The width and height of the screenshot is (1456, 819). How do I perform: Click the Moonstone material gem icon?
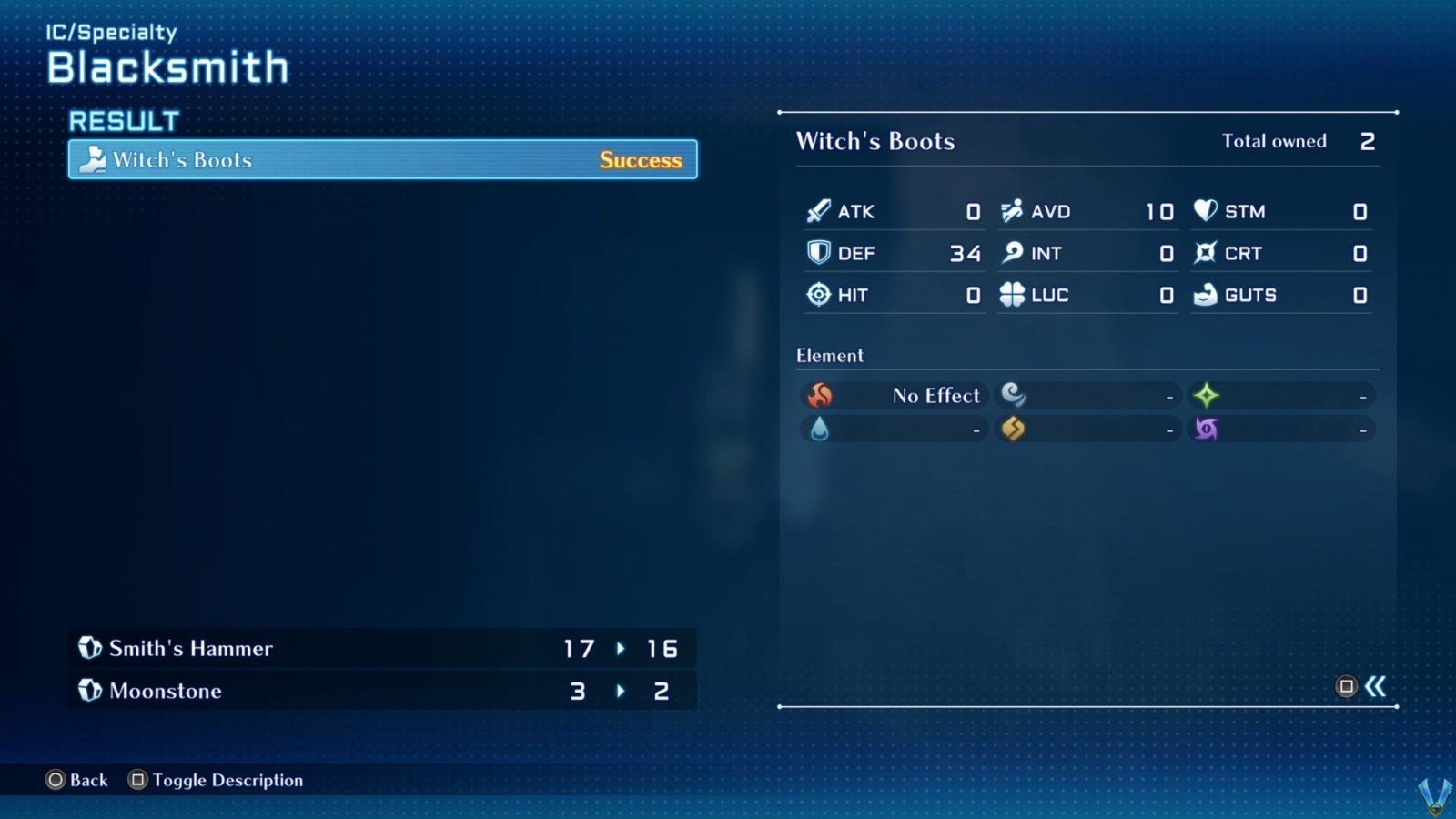(88, 691)
